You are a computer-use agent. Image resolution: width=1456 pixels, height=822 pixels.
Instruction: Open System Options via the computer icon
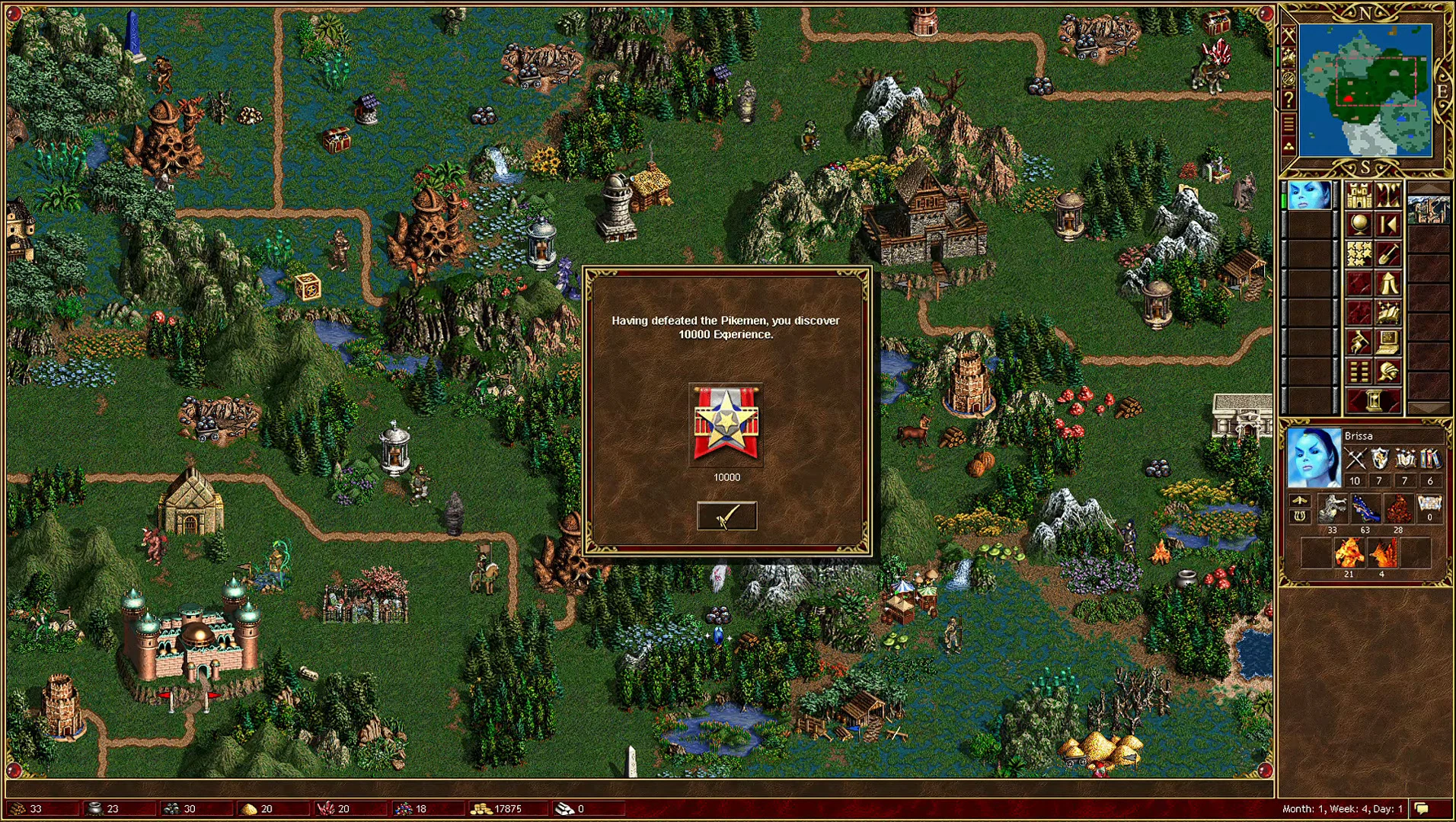[1387, 340]
